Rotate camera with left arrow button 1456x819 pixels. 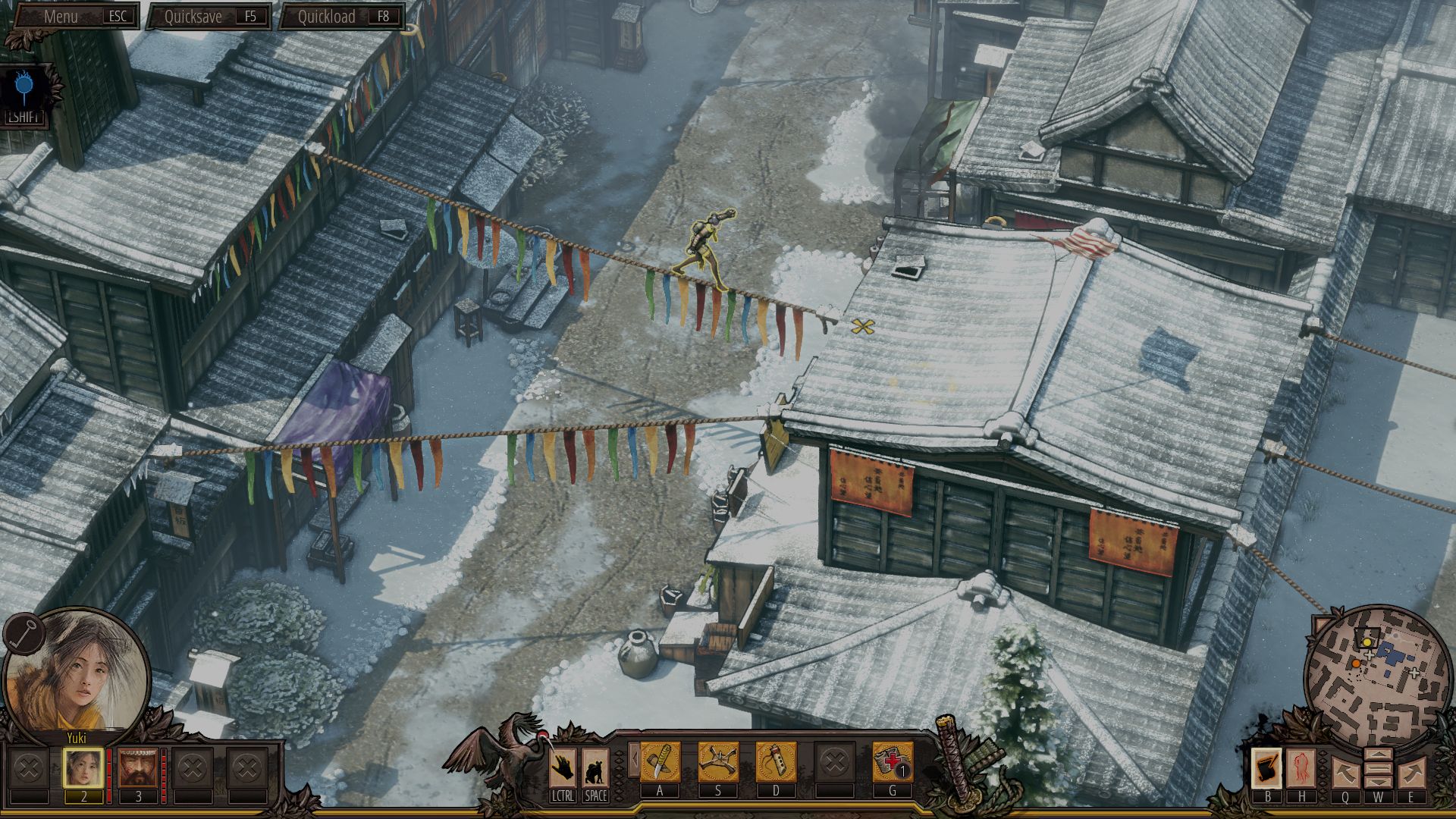[x=1345, y=773]
